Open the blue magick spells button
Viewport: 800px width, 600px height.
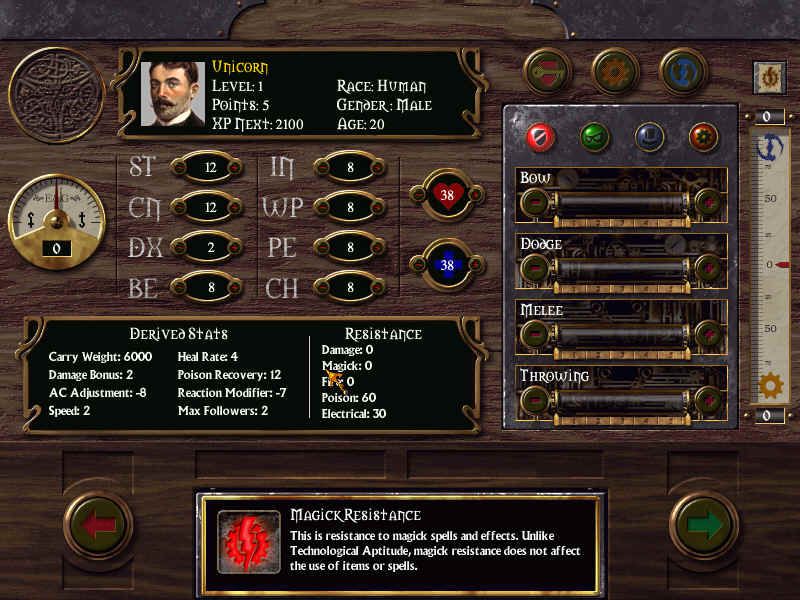[x=684, y=72]
